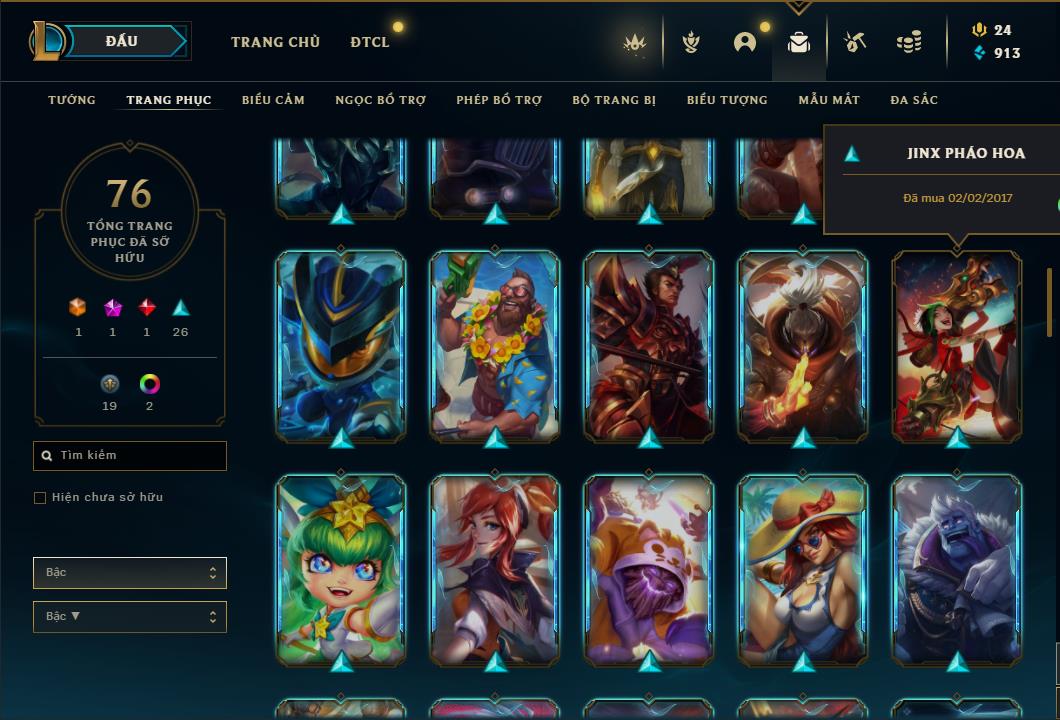Show the BỘ TRANG BỊ tab
The image size is (1060, 720).
tap(614, 100)
